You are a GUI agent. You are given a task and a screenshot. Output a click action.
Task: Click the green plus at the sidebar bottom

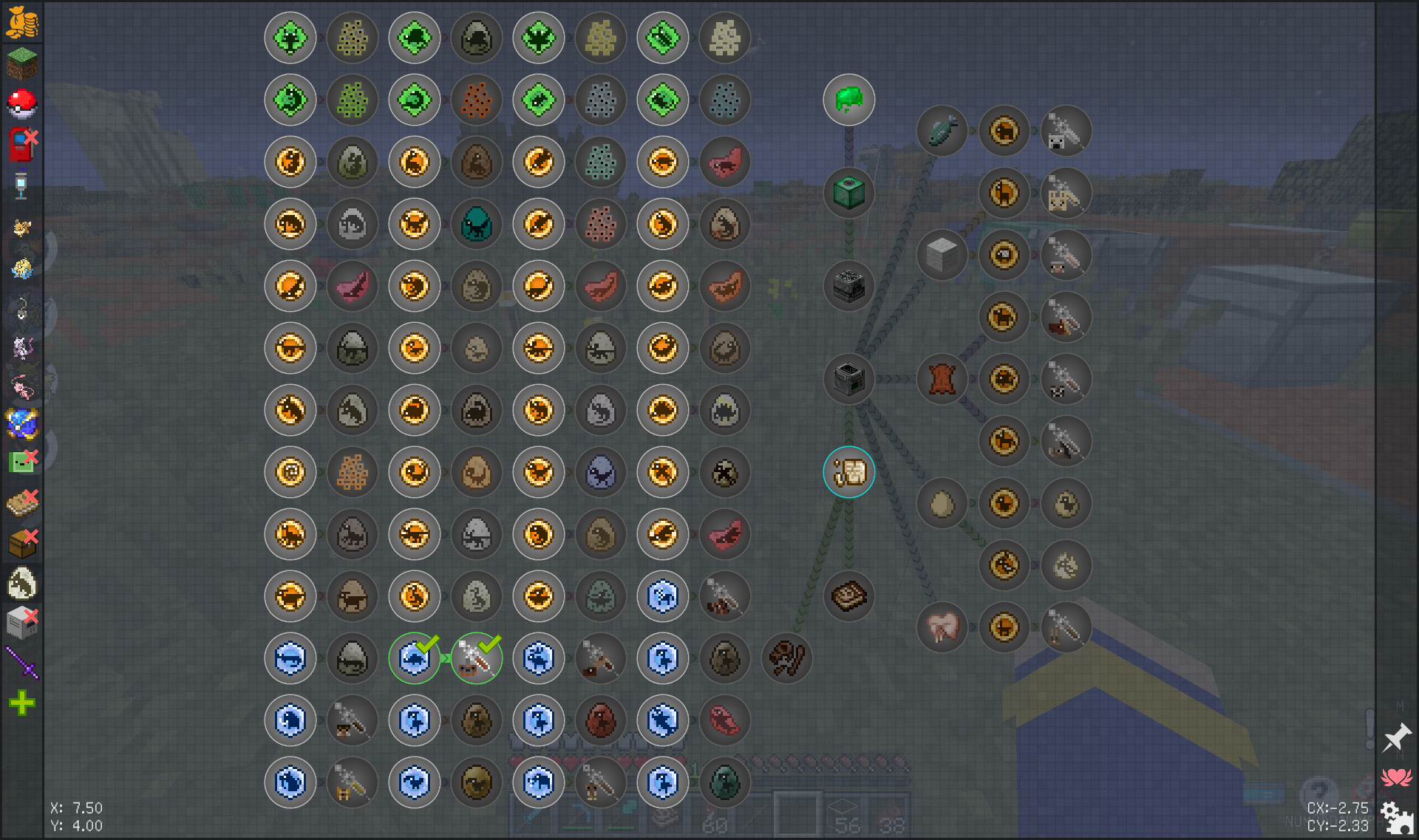[x=22, y=703]
